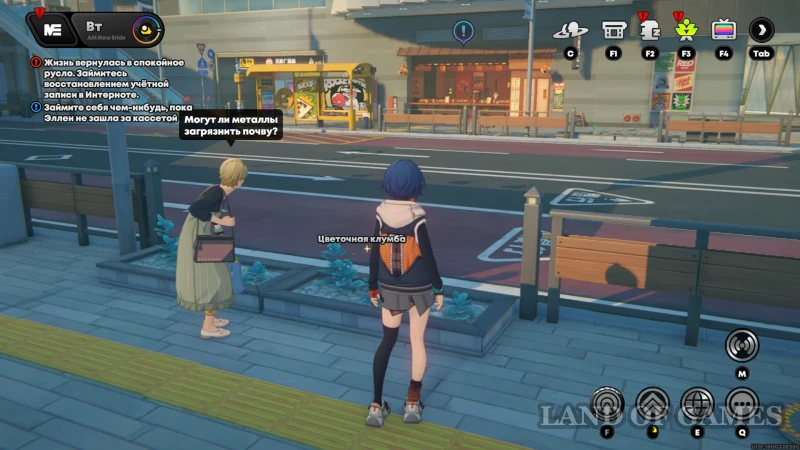Viewport: 800px width, 450px height.
Task: Open the storefront icon in the top bar
Action: [613, 30]
